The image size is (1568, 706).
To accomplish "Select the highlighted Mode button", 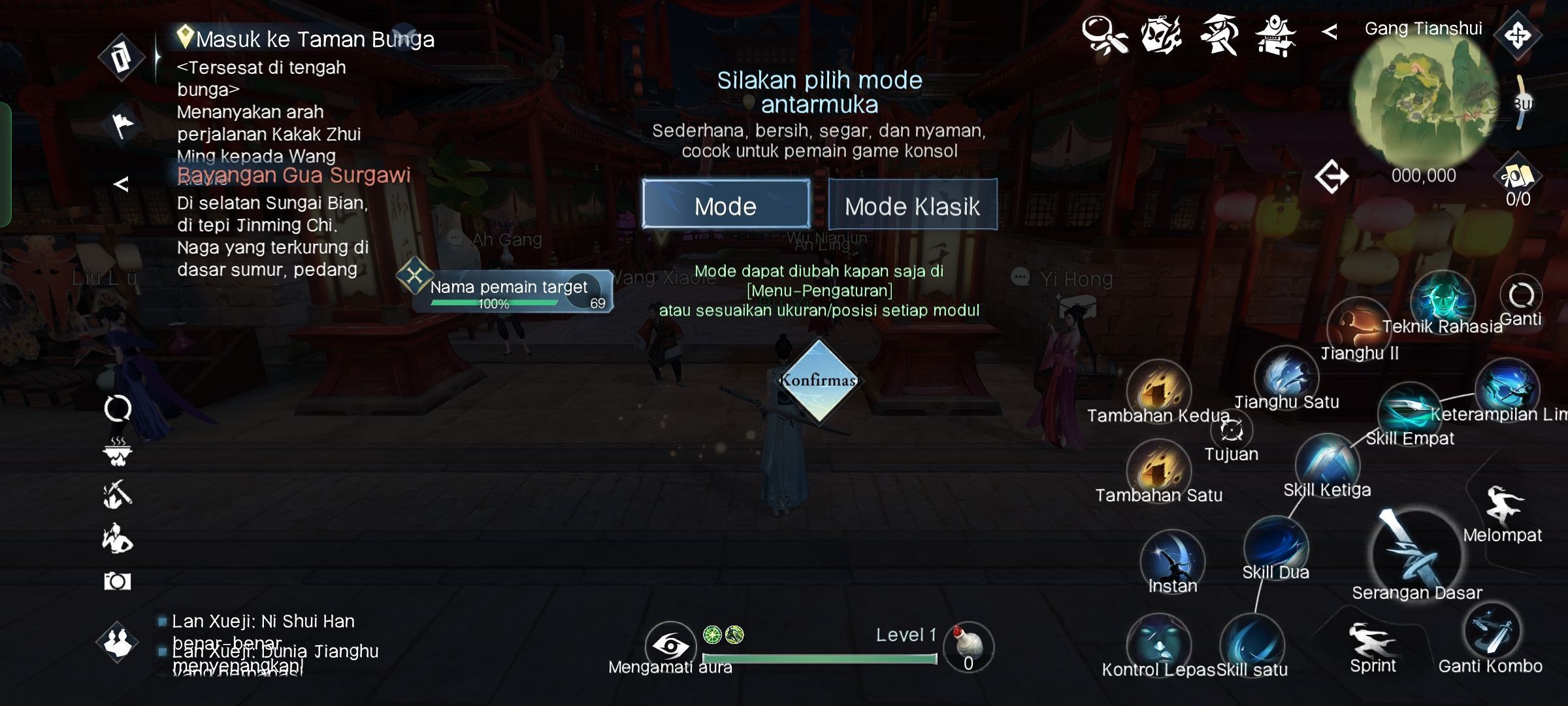I will [x=725, y=205].
